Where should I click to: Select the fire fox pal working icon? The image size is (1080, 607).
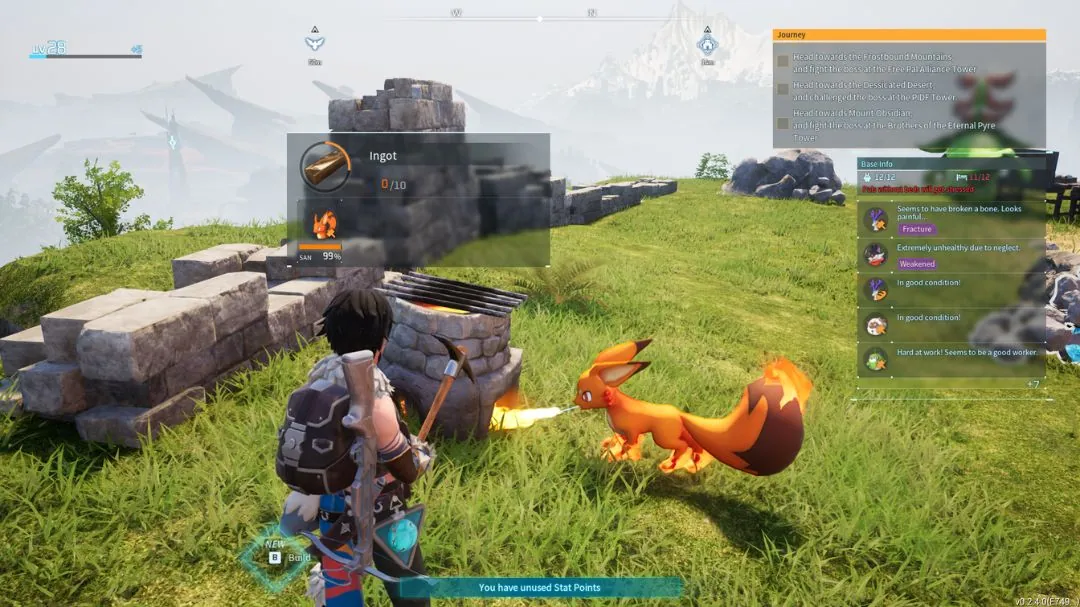(x=321, y=222)
